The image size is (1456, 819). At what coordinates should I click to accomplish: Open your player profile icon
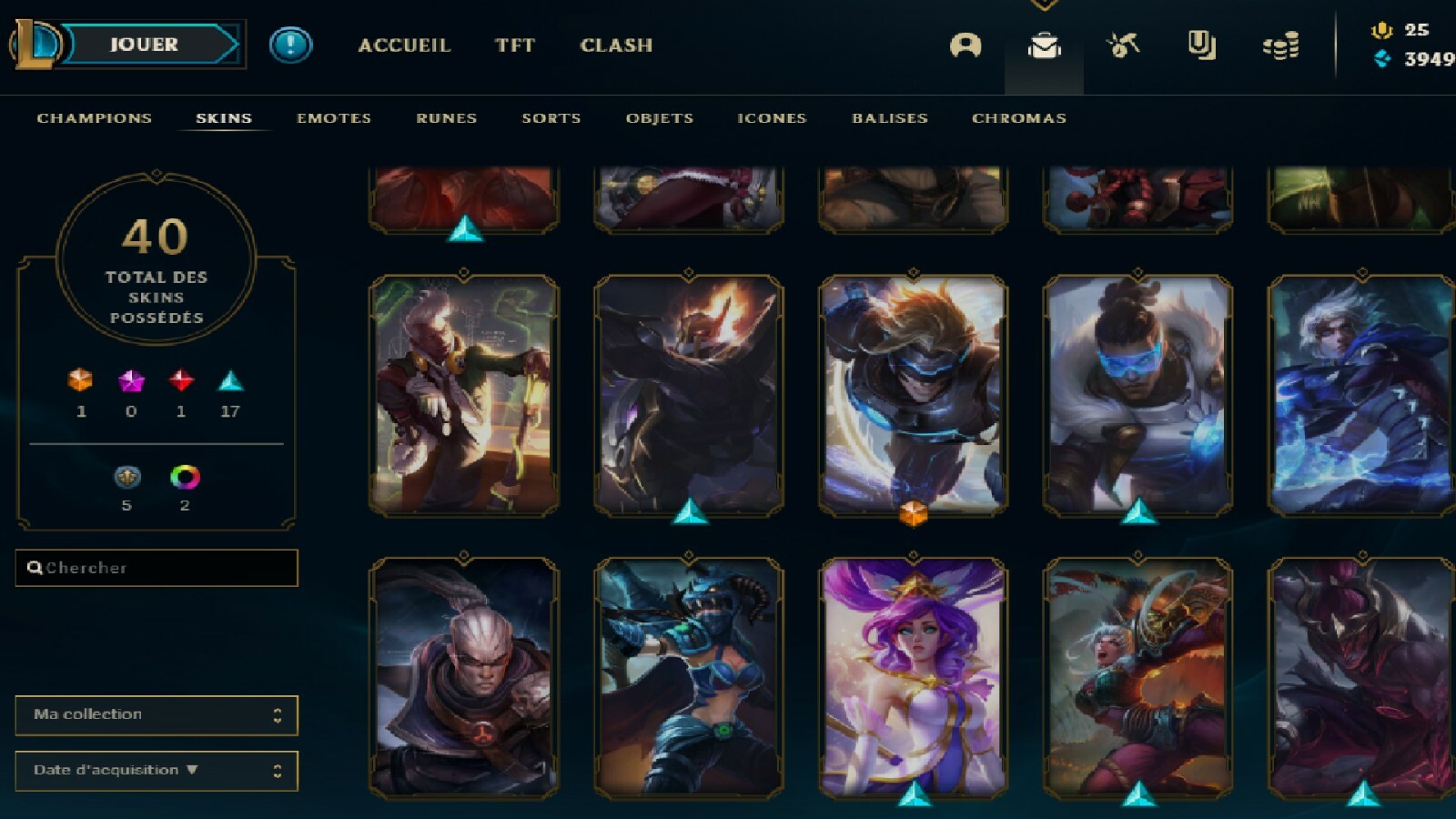coord(966,45)
